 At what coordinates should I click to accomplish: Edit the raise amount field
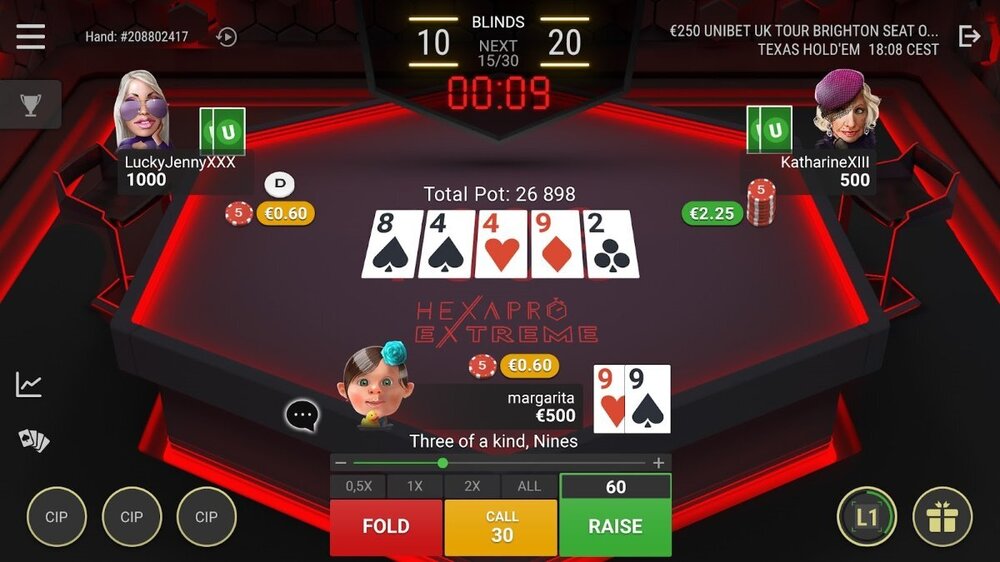pyautogui.click(x=615, y=487)
